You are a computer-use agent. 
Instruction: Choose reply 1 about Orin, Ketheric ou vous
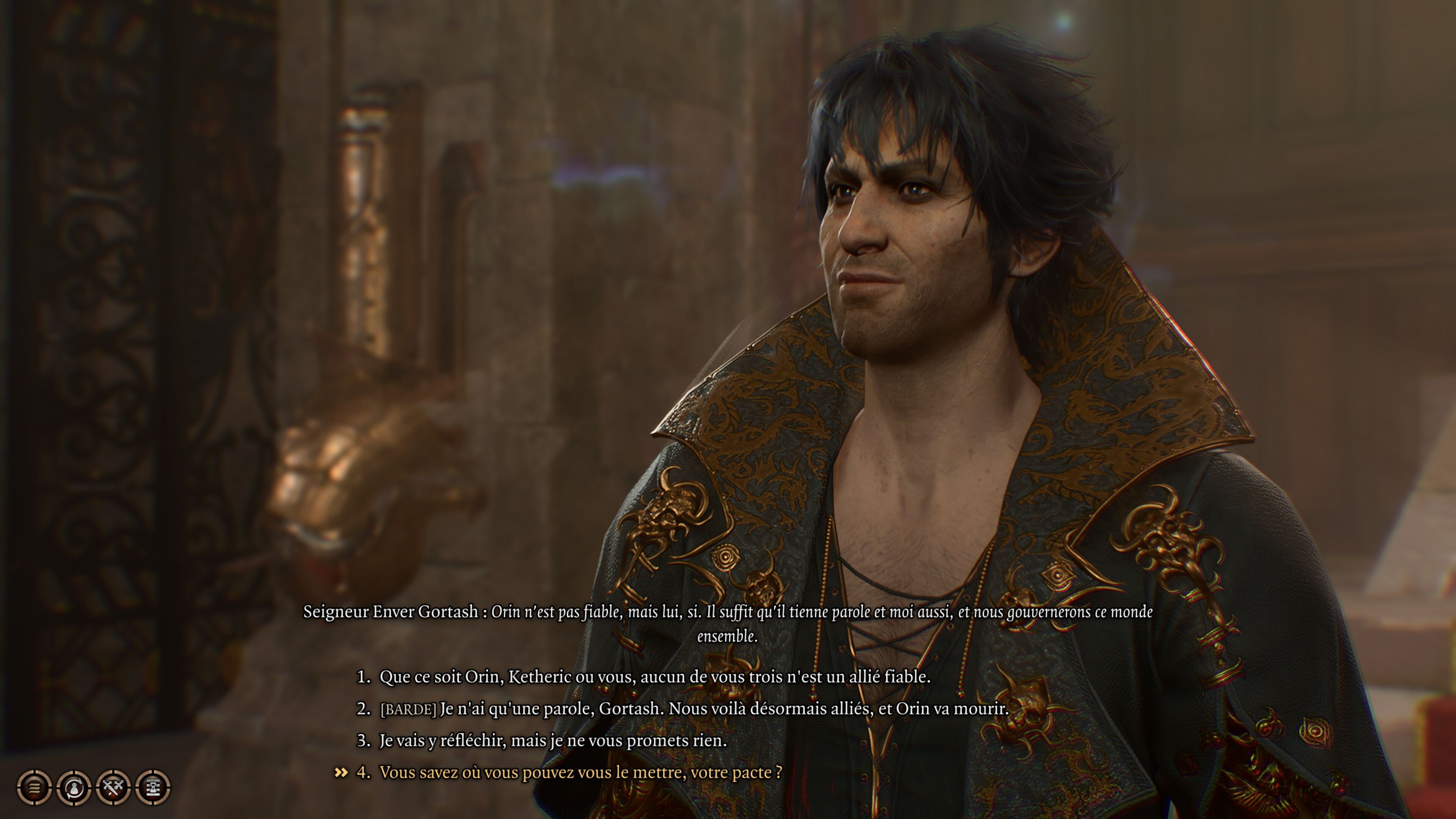click(654, 676)
